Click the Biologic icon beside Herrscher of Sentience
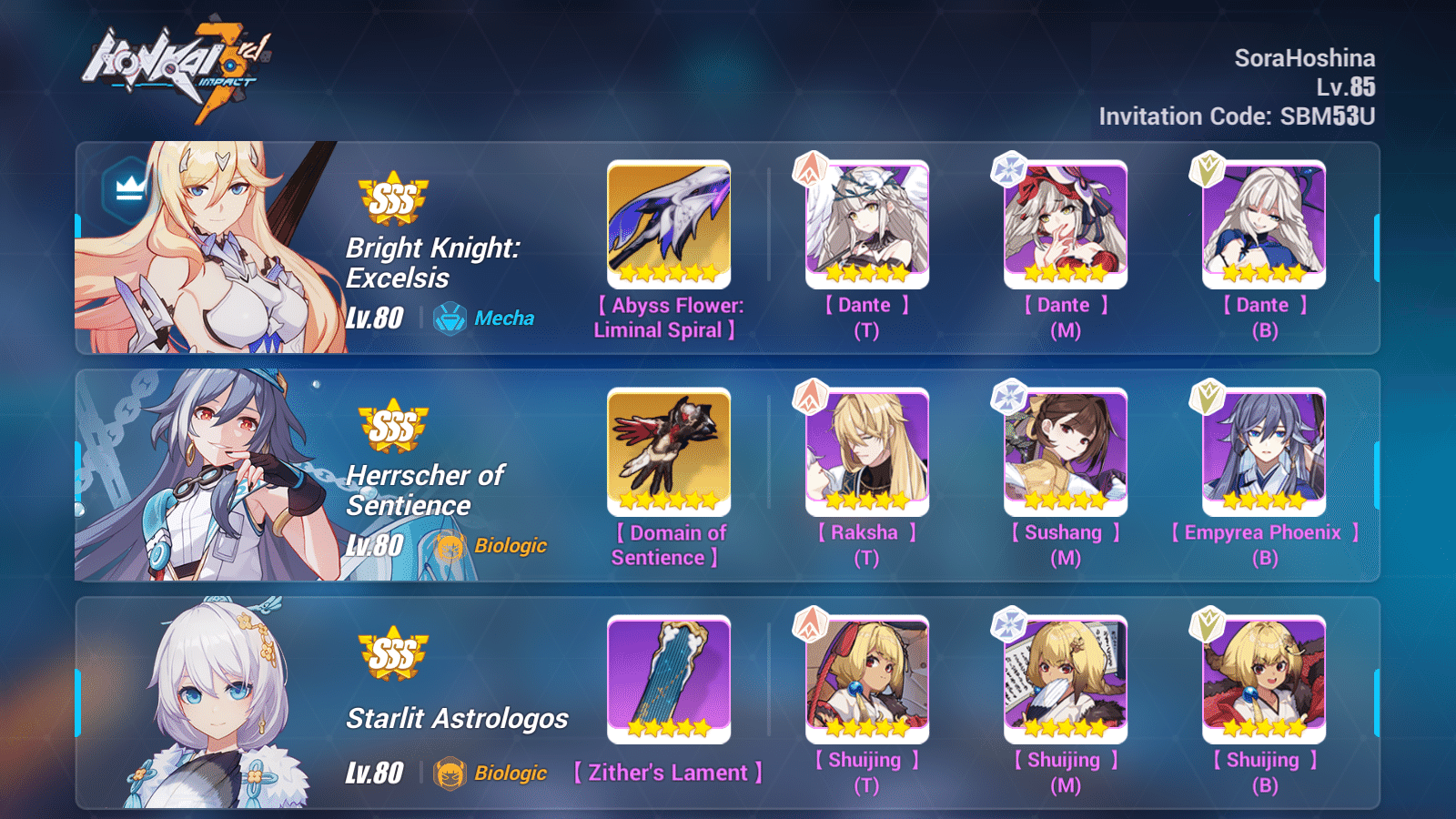Viewport: 1456px width, 819px height. pos(451,546)
